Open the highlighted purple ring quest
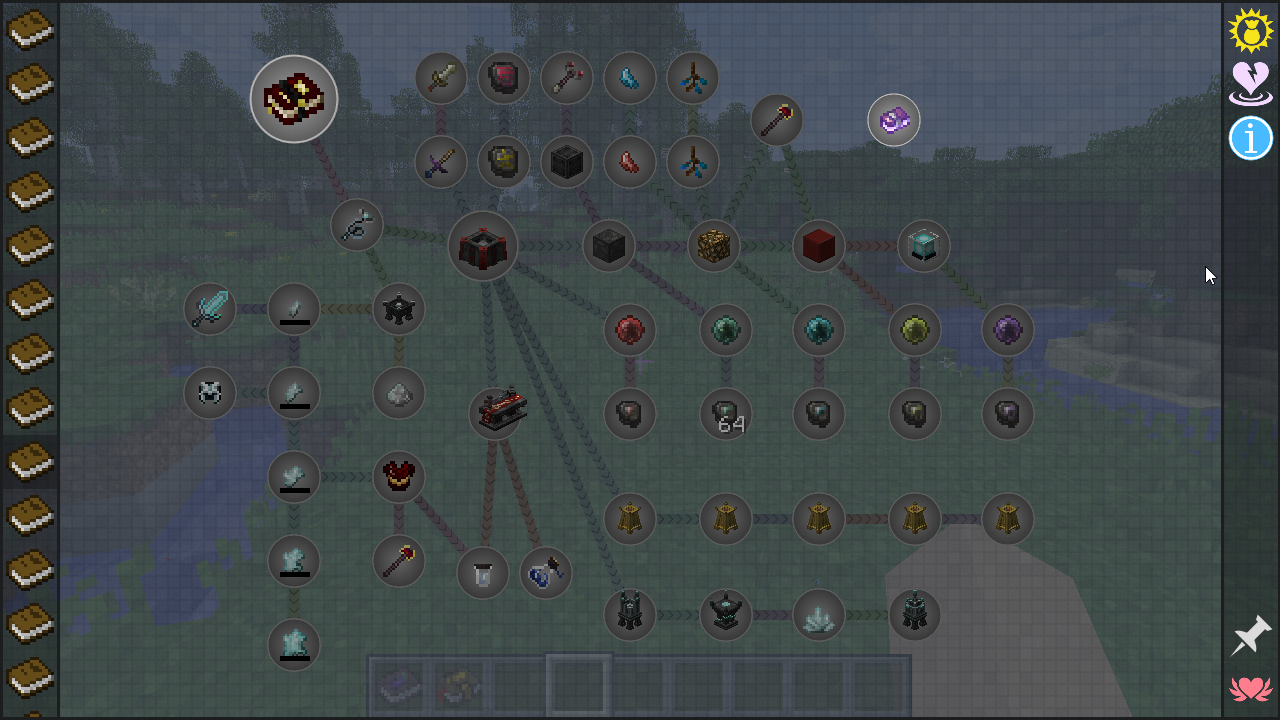 (894, 121)
